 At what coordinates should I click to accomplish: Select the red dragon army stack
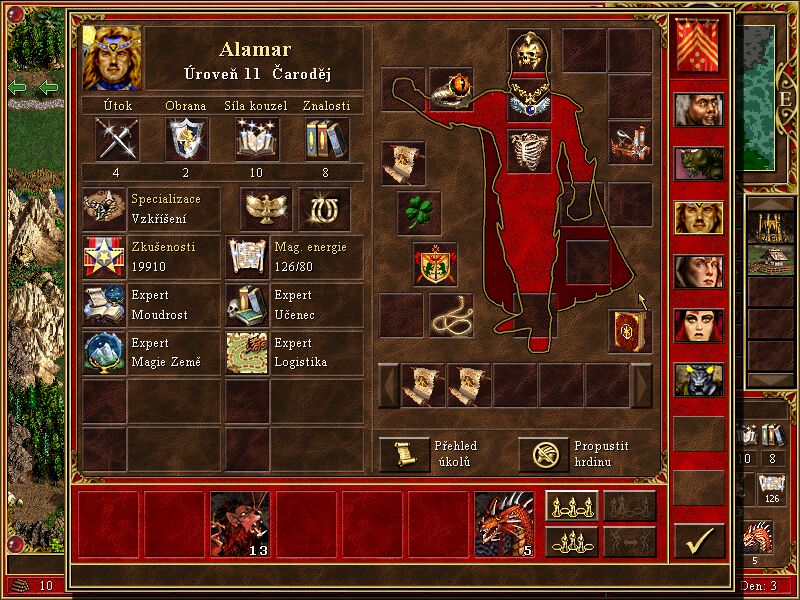click(x=504, y=523)
